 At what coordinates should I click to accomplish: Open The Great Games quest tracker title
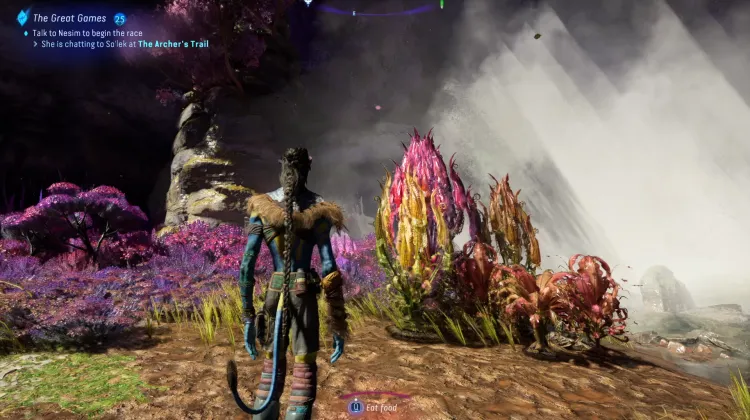tap(70, 18)
